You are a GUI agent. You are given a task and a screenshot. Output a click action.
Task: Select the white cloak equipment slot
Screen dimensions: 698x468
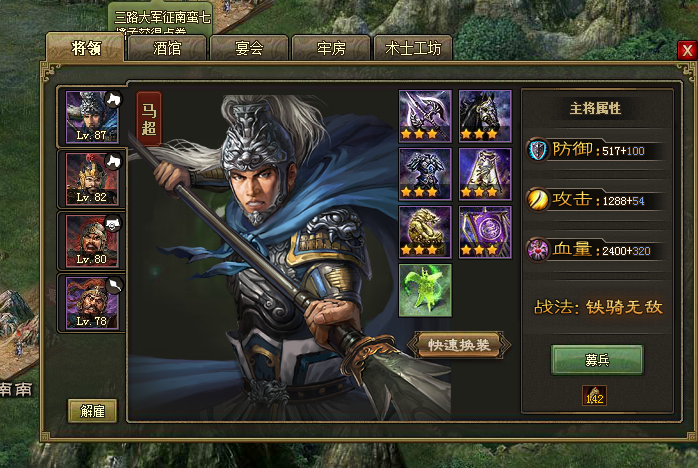coord(485,173)
